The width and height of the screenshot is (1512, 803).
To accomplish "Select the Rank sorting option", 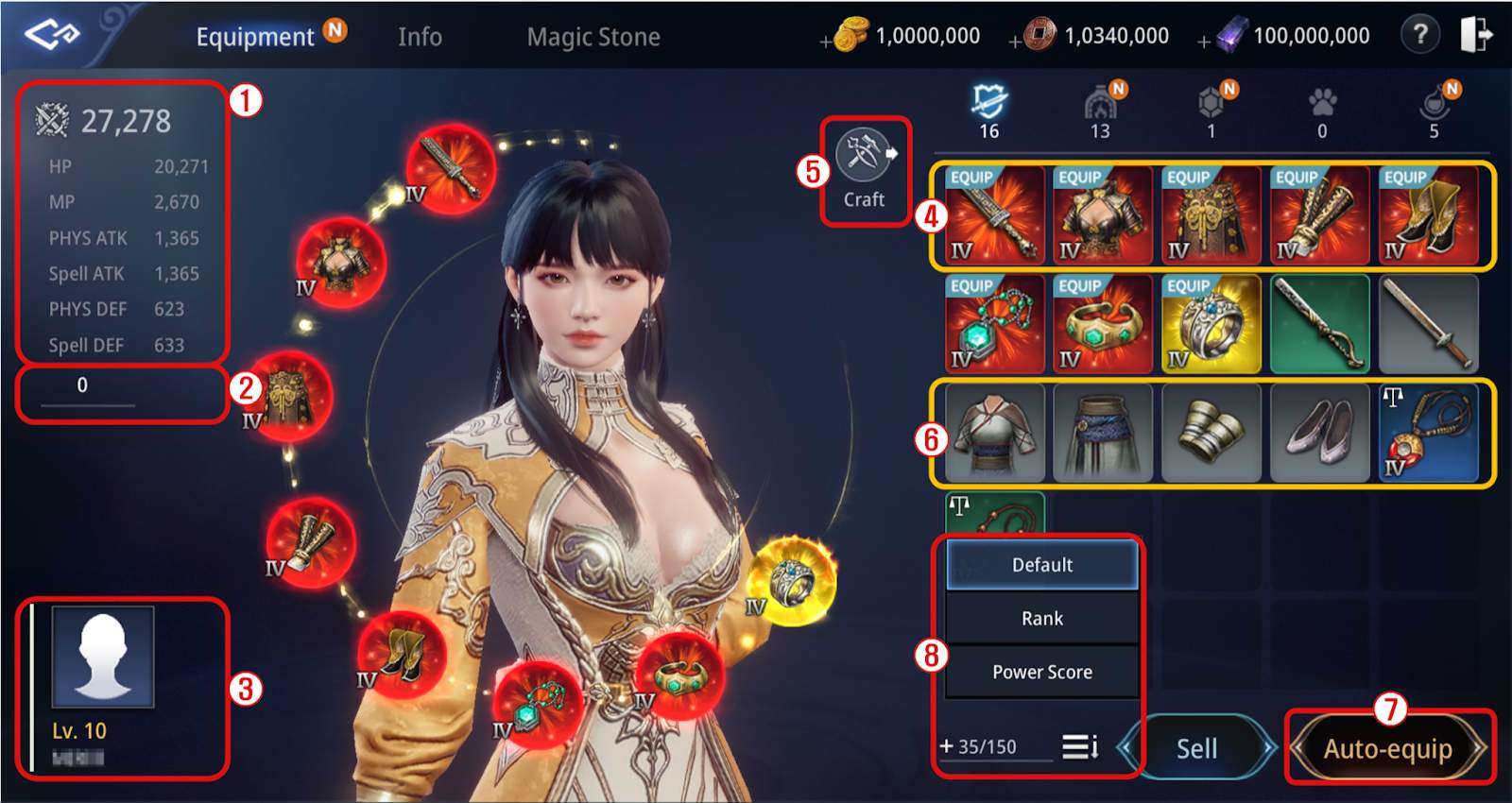I will [1041, 618].
